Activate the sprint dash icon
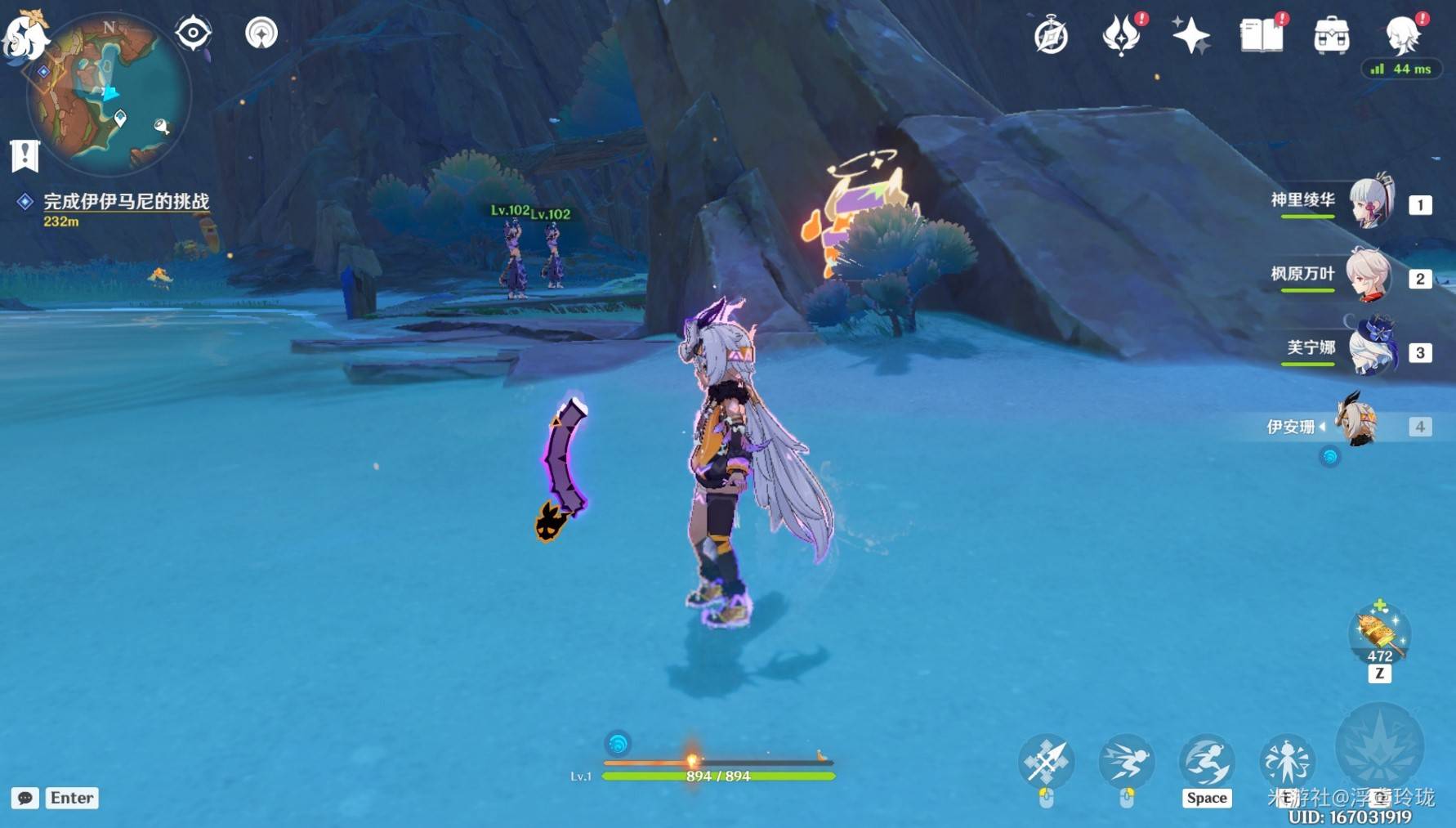This screenshot has width=1456, height=828. pos(1126,762)
